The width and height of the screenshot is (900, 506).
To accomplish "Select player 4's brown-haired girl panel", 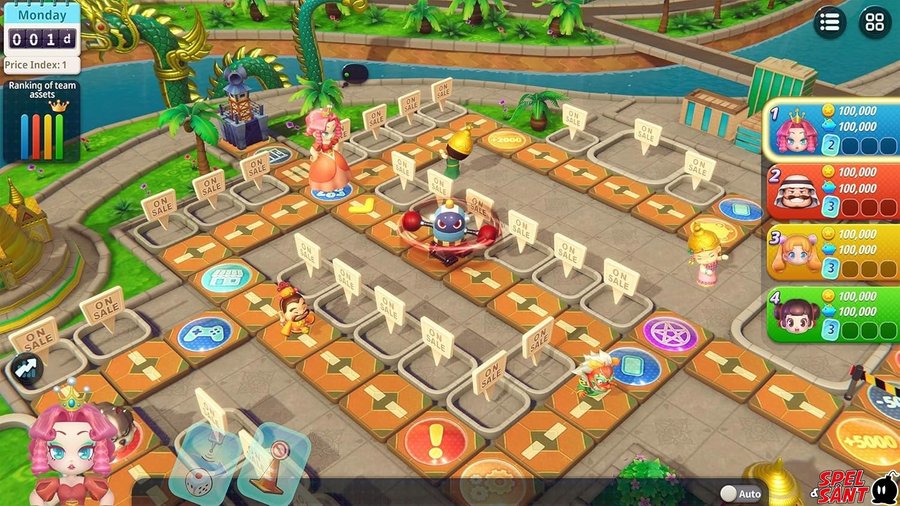I will click(x=832, y=314).
